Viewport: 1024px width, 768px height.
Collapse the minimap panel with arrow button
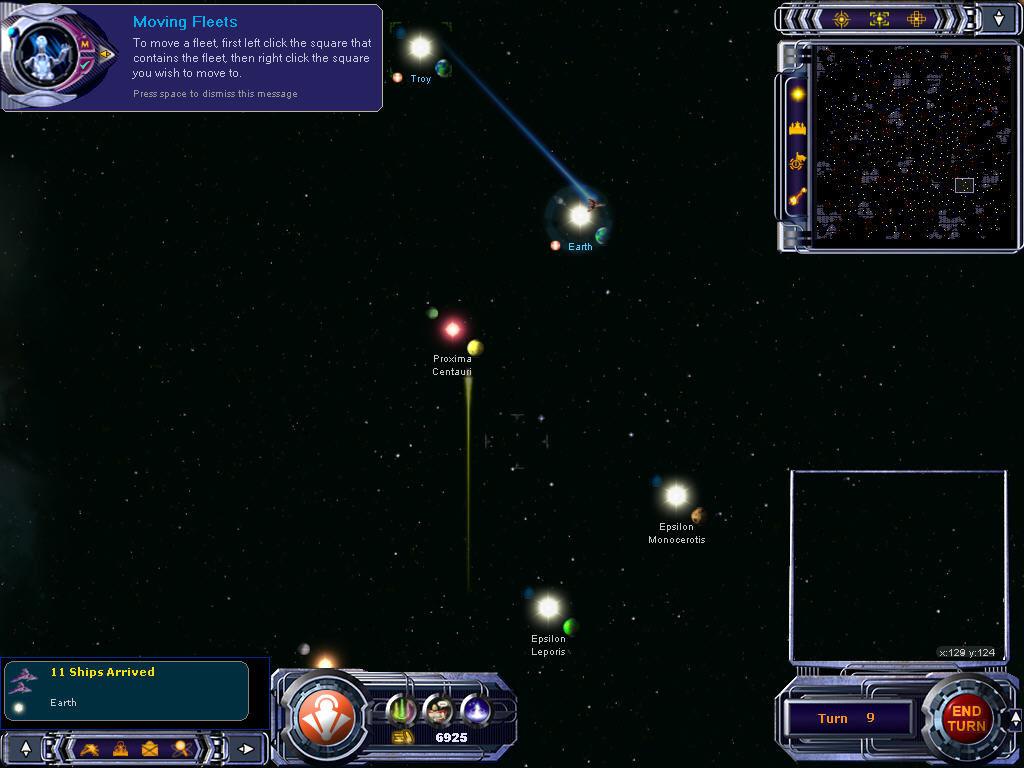click(x=999, y=18)
